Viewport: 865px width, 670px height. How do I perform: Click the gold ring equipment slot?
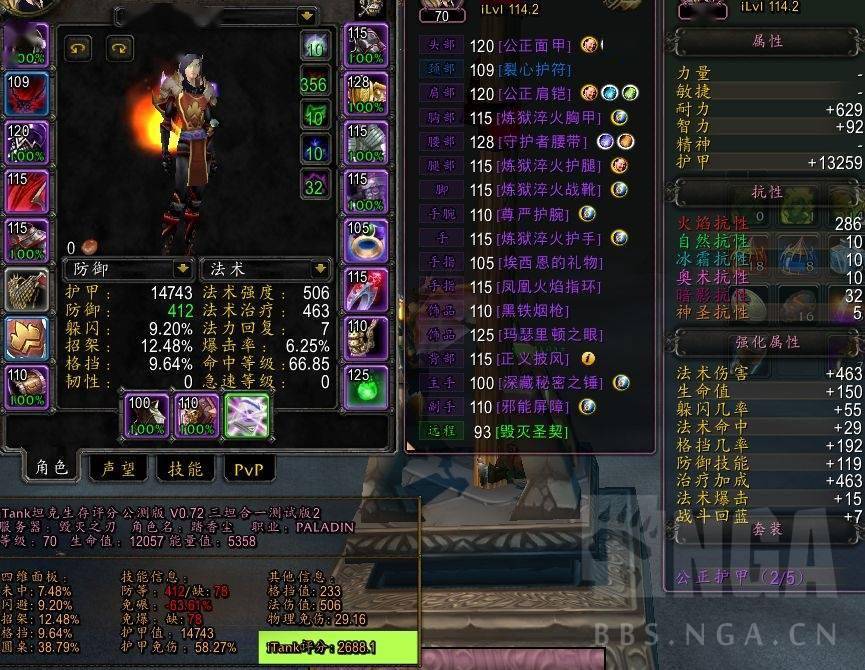(x=366, y=240)
